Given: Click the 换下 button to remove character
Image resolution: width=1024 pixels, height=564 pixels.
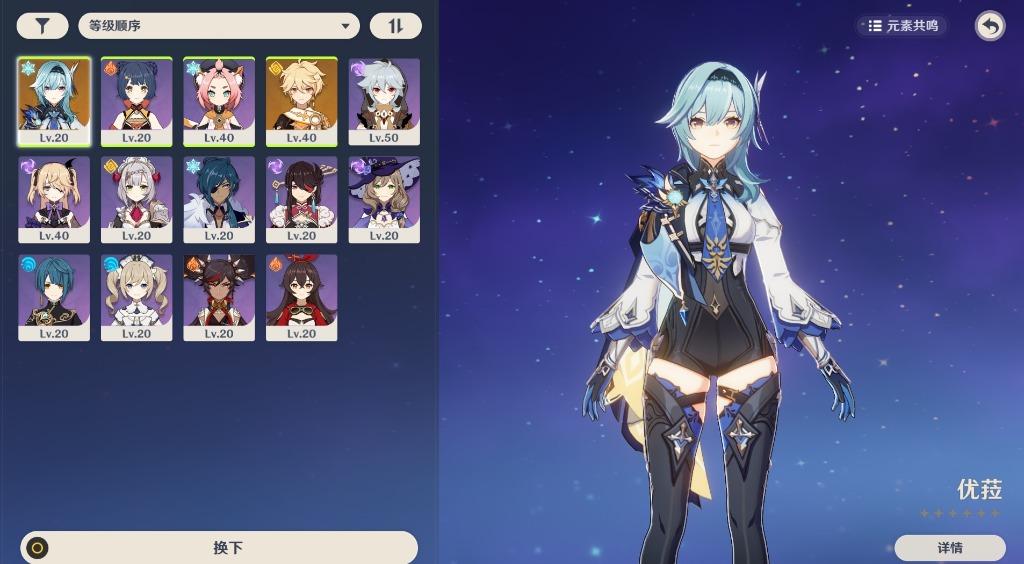Looking at the screenshot, I should [x=218, y=548].
